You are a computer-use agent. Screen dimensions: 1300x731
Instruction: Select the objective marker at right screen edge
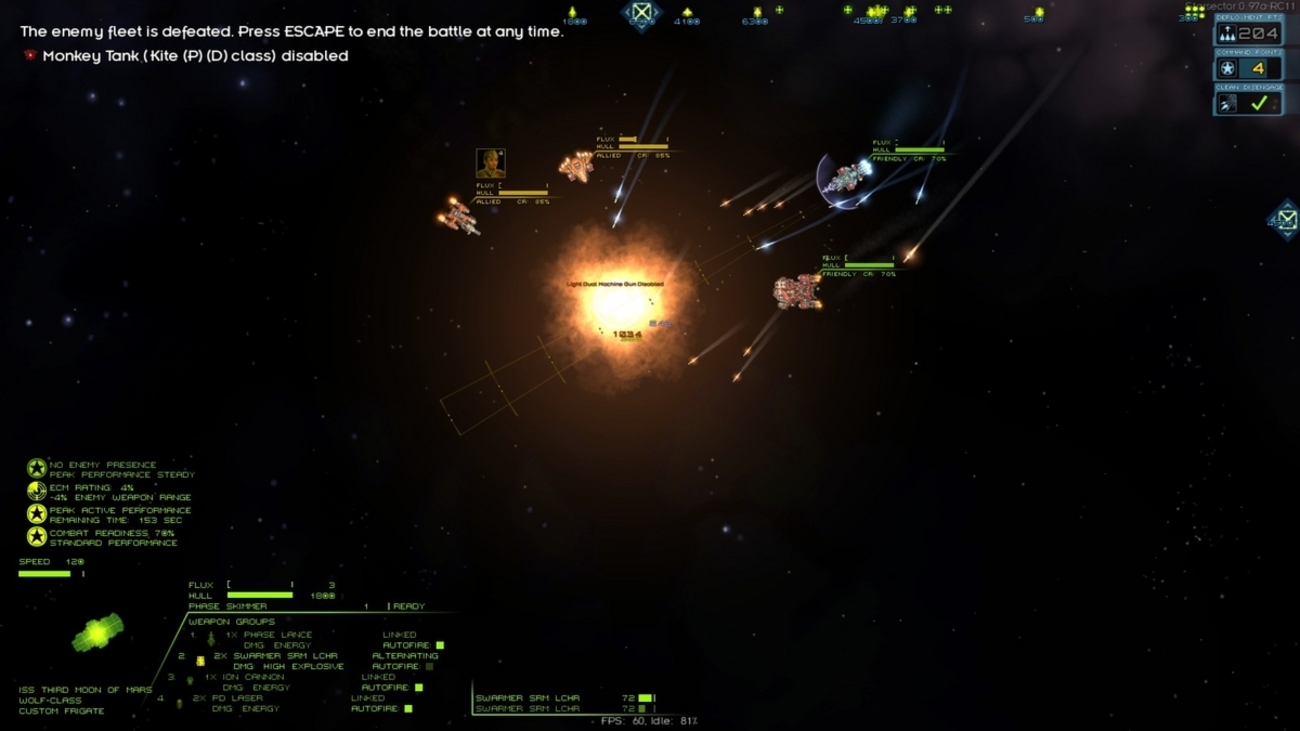tap(1286, 219)
